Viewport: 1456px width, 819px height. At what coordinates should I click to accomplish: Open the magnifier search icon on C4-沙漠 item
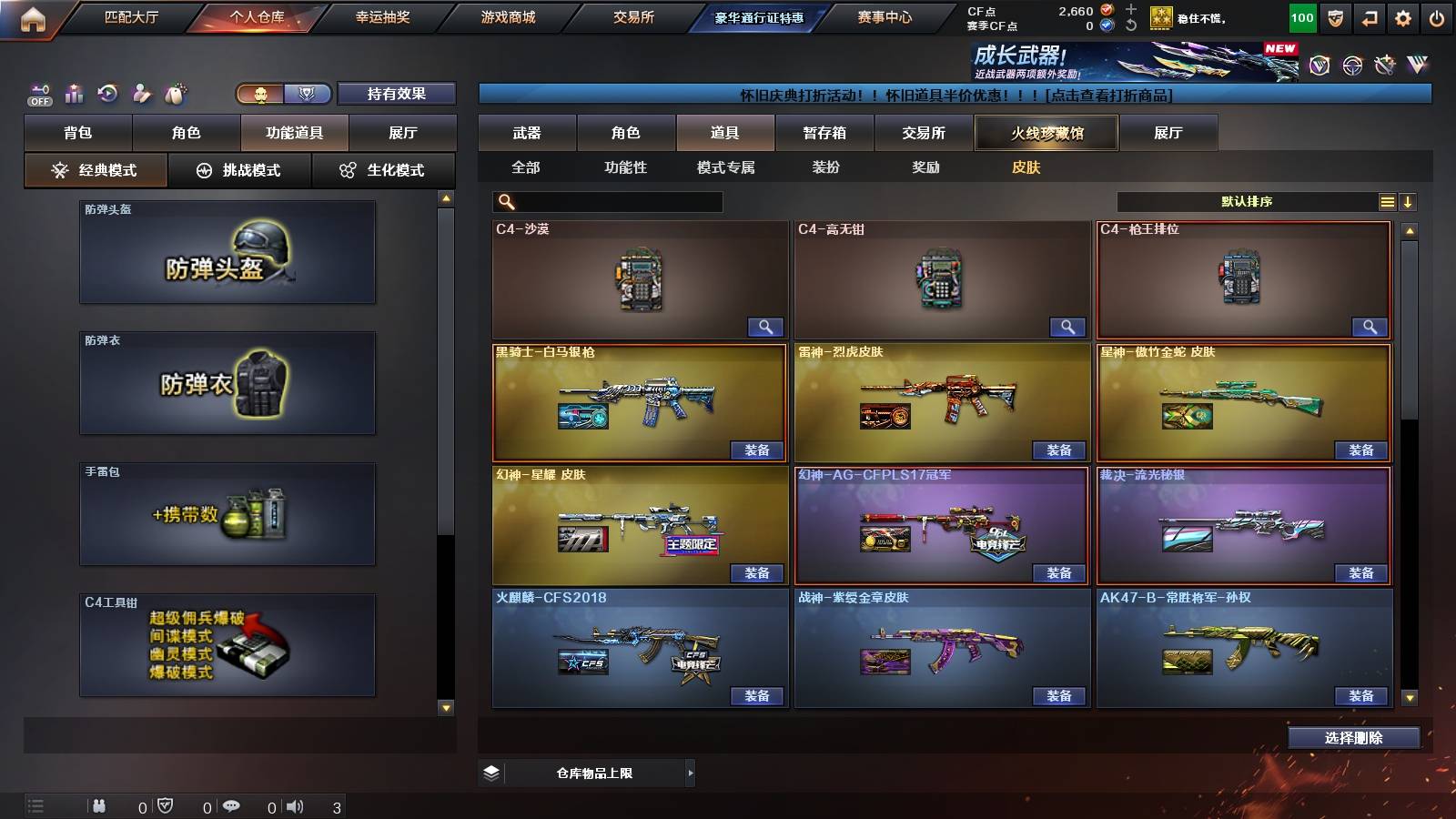pyautogui.click(x=767, y=326)
